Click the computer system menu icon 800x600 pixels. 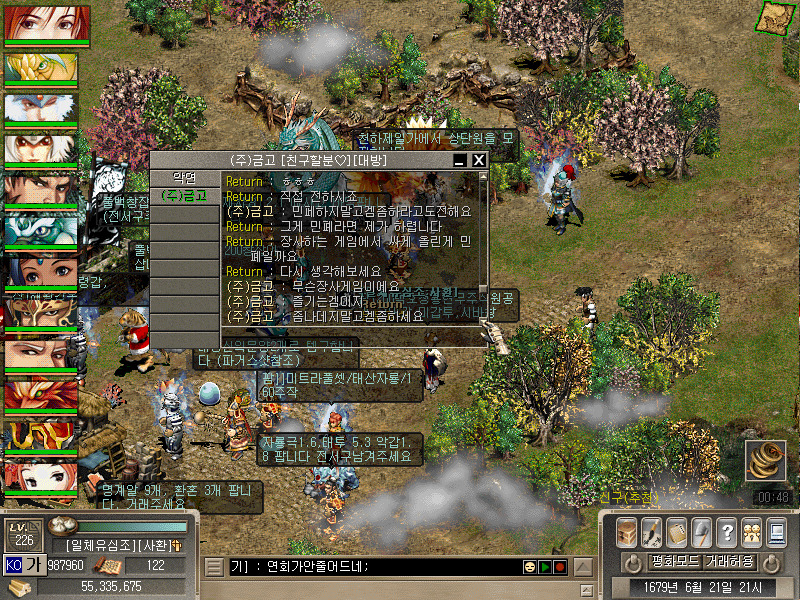[x=776, y=532]
